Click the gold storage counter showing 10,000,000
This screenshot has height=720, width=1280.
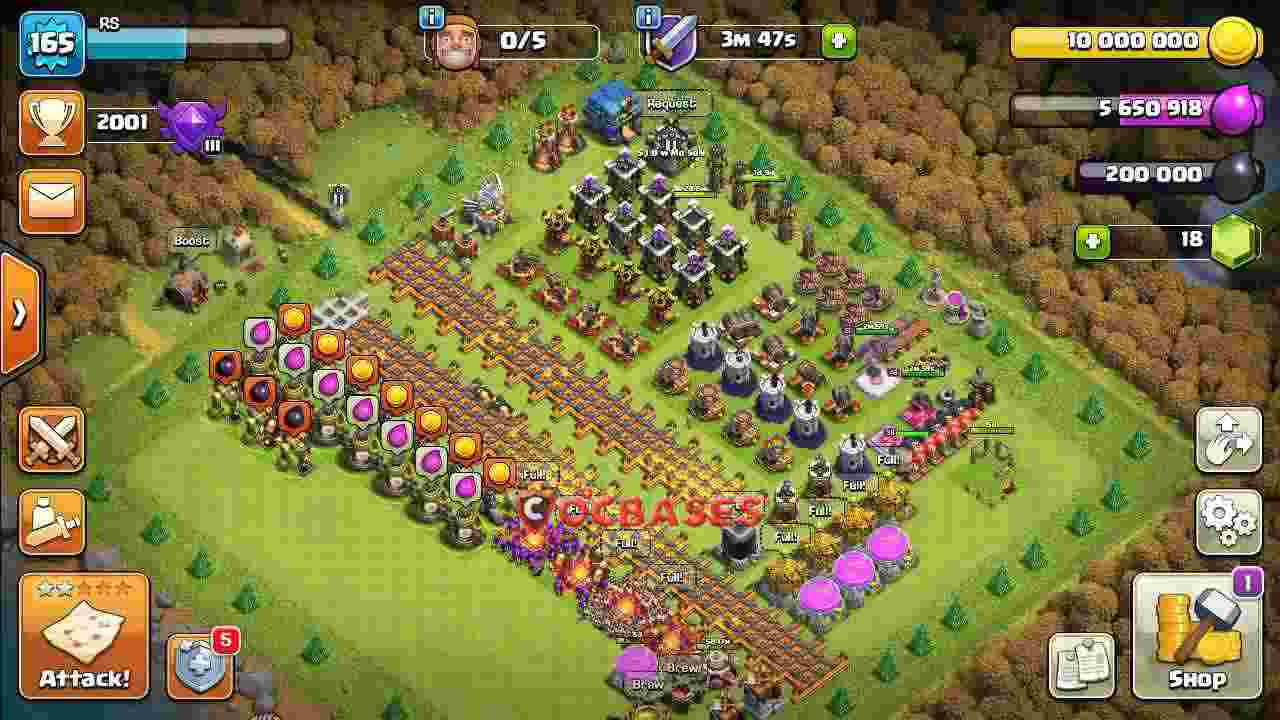(1130, 42)
